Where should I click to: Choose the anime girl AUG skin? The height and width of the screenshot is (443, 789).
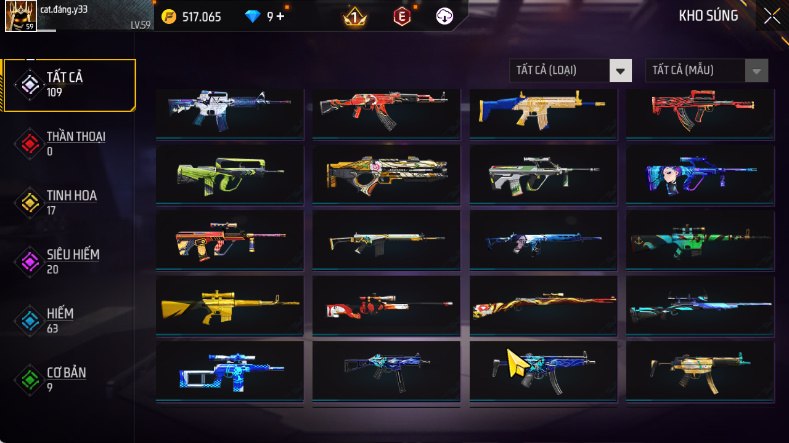click(699, 174)
